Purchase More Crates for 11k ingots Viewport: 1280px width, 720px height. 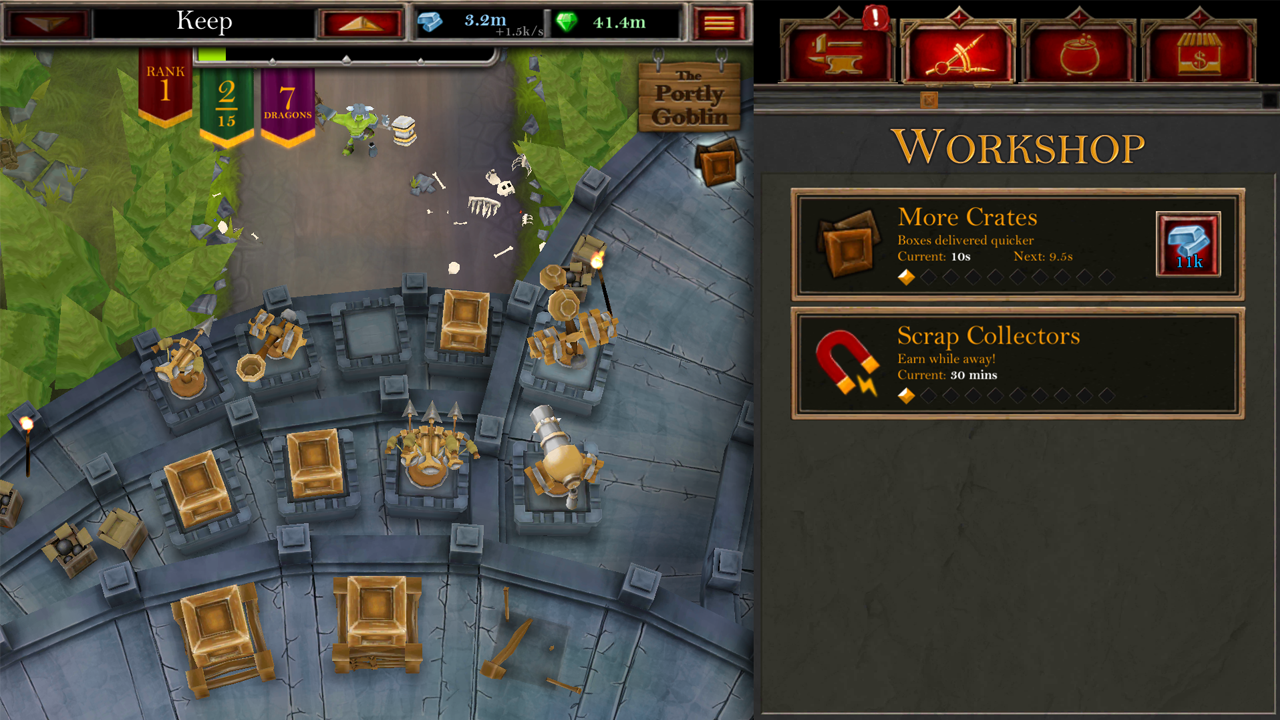point(1188,243)
